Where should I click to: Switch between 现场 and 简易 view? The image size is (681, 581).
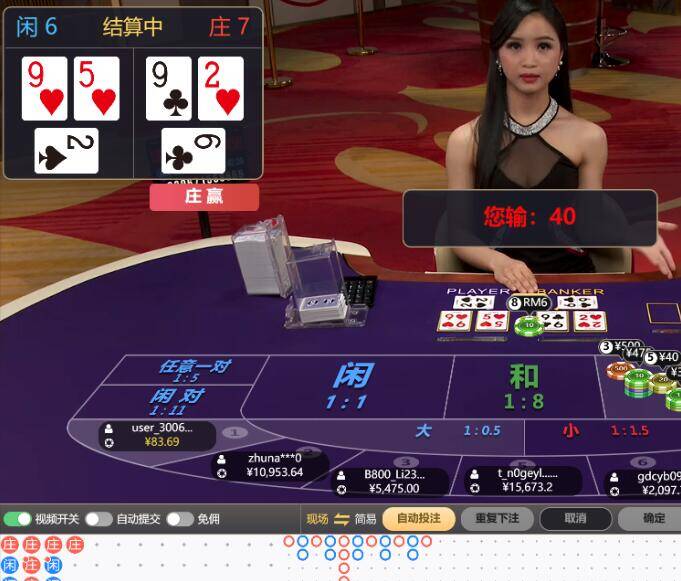point(341,519)
